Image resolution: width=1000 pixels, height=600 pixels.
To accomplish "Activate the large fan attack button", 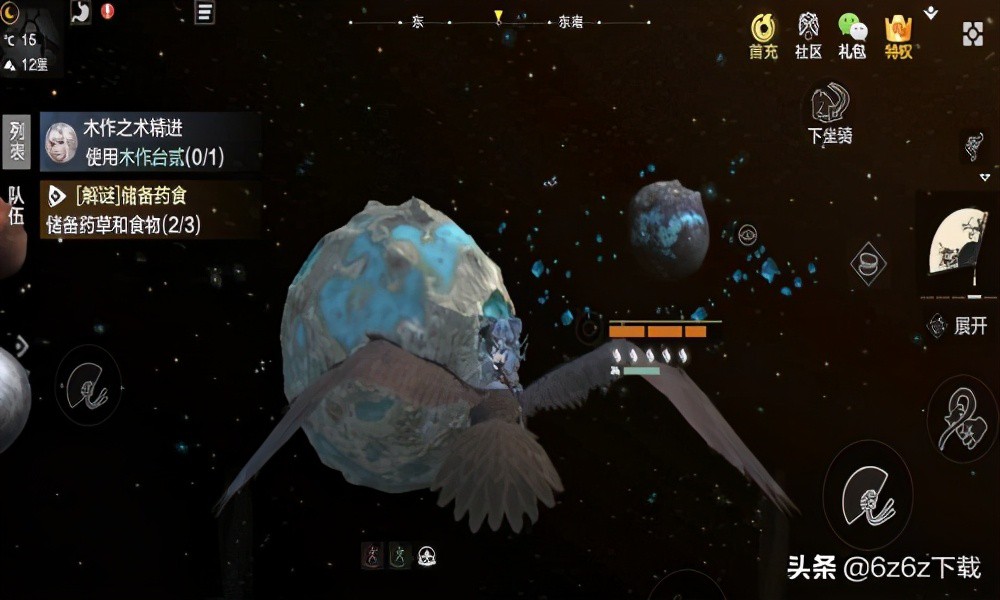I will pyautogui.click(x=867, y=495).
